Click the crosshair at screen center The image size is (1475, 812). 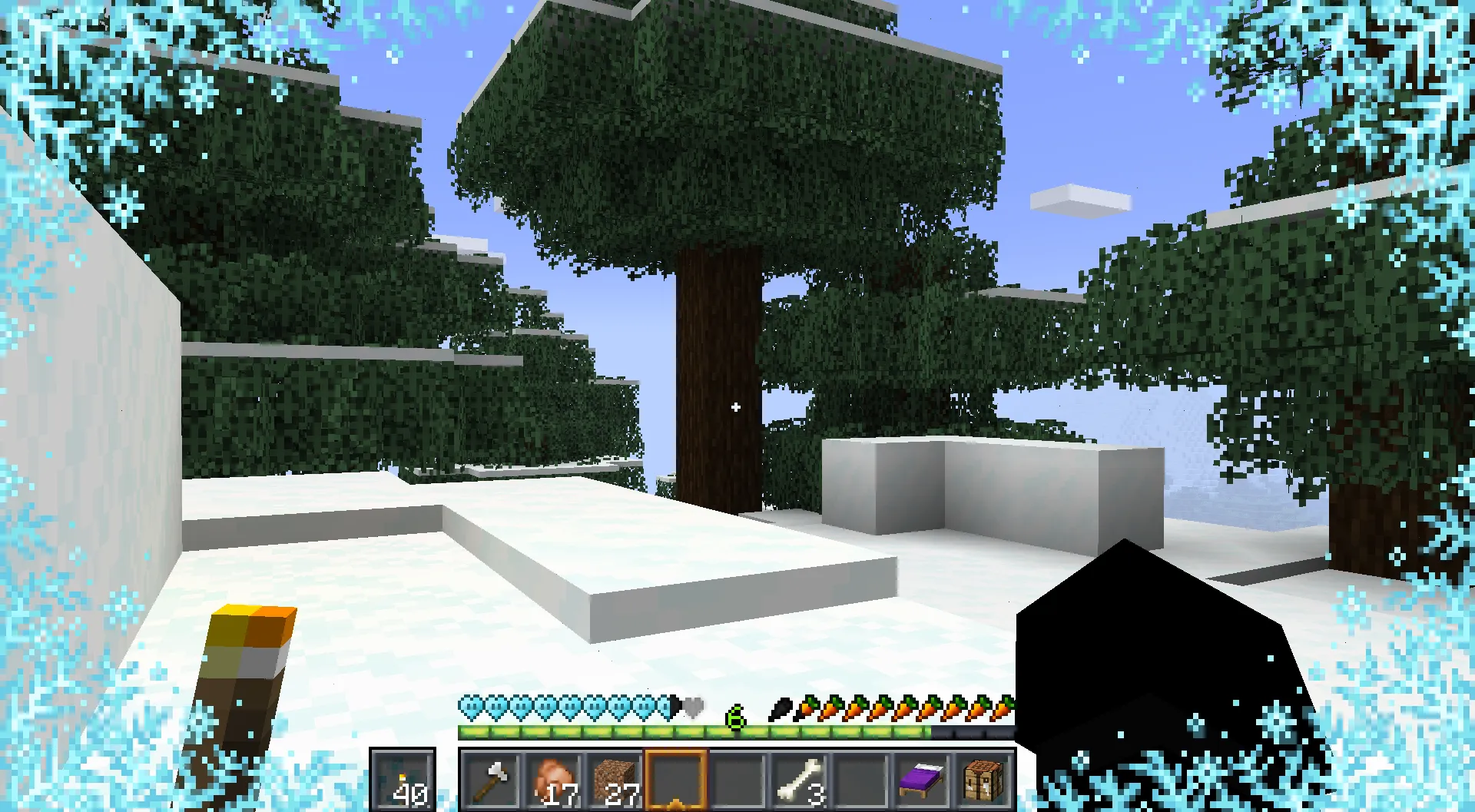[735, 407]
